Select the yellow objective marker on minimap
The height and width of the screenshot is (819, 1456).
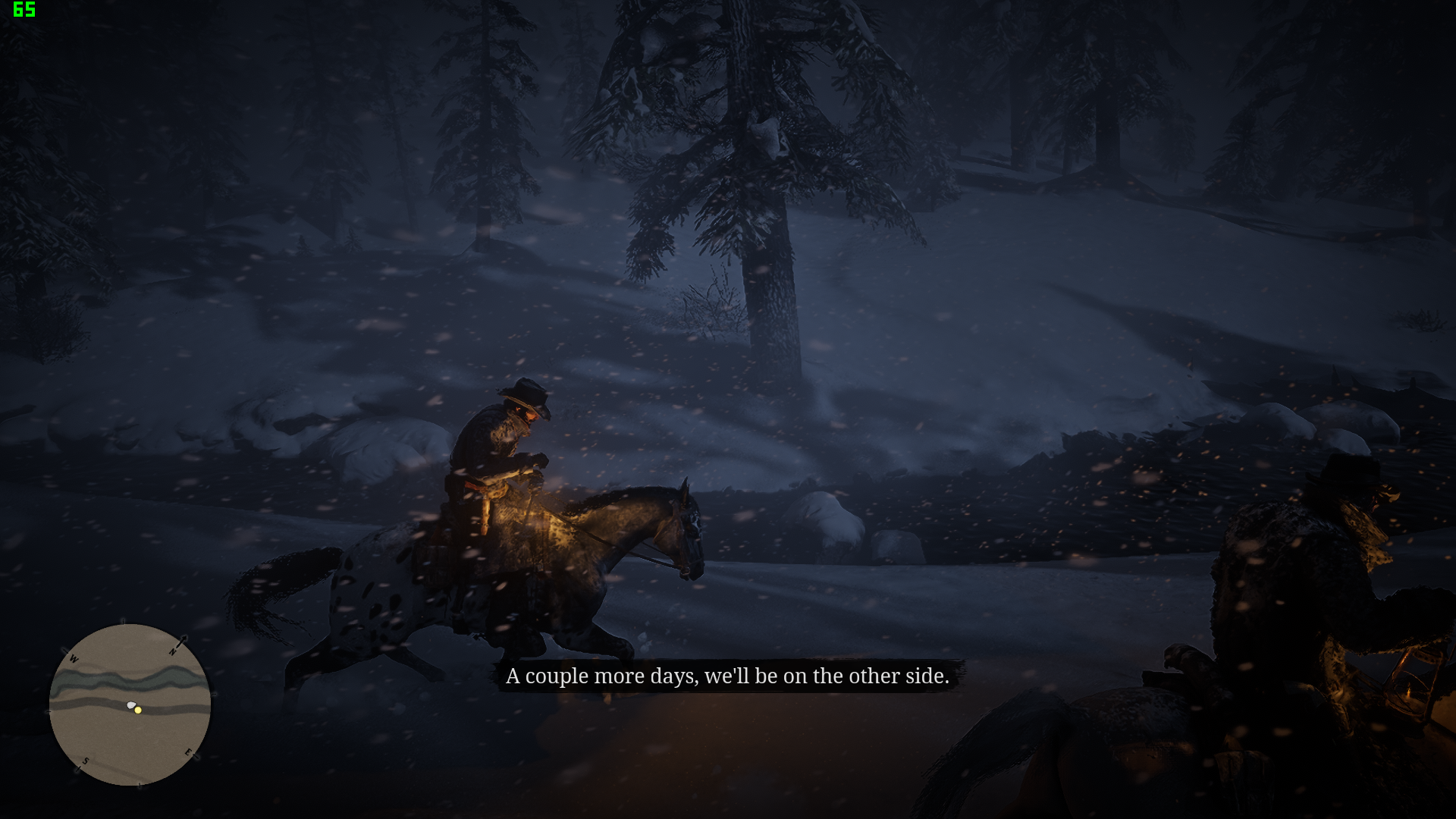(138, 711)
